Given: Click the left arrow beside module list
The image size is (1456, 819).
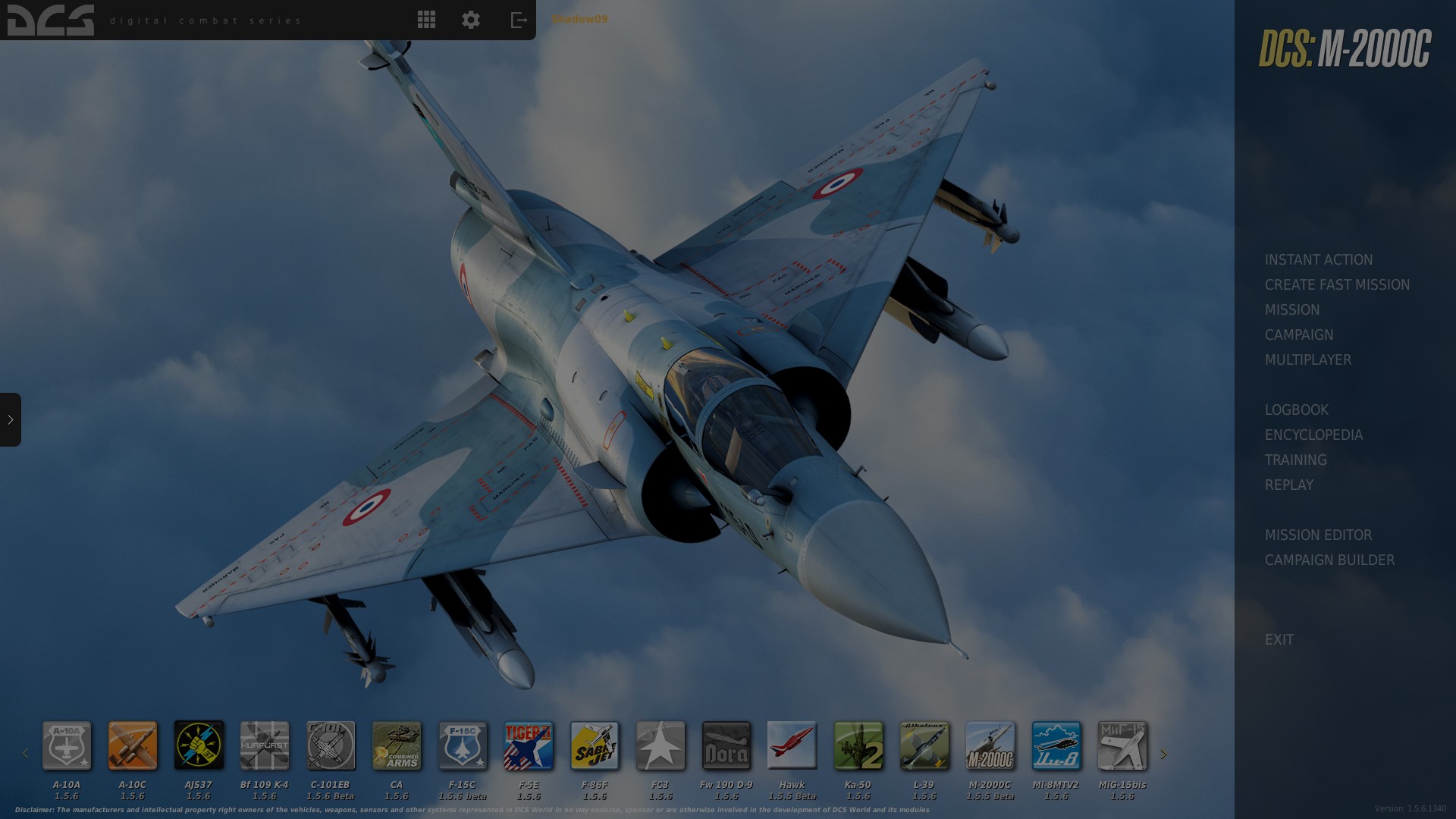Looking at the screenshot, I should [x=25, y=753].
